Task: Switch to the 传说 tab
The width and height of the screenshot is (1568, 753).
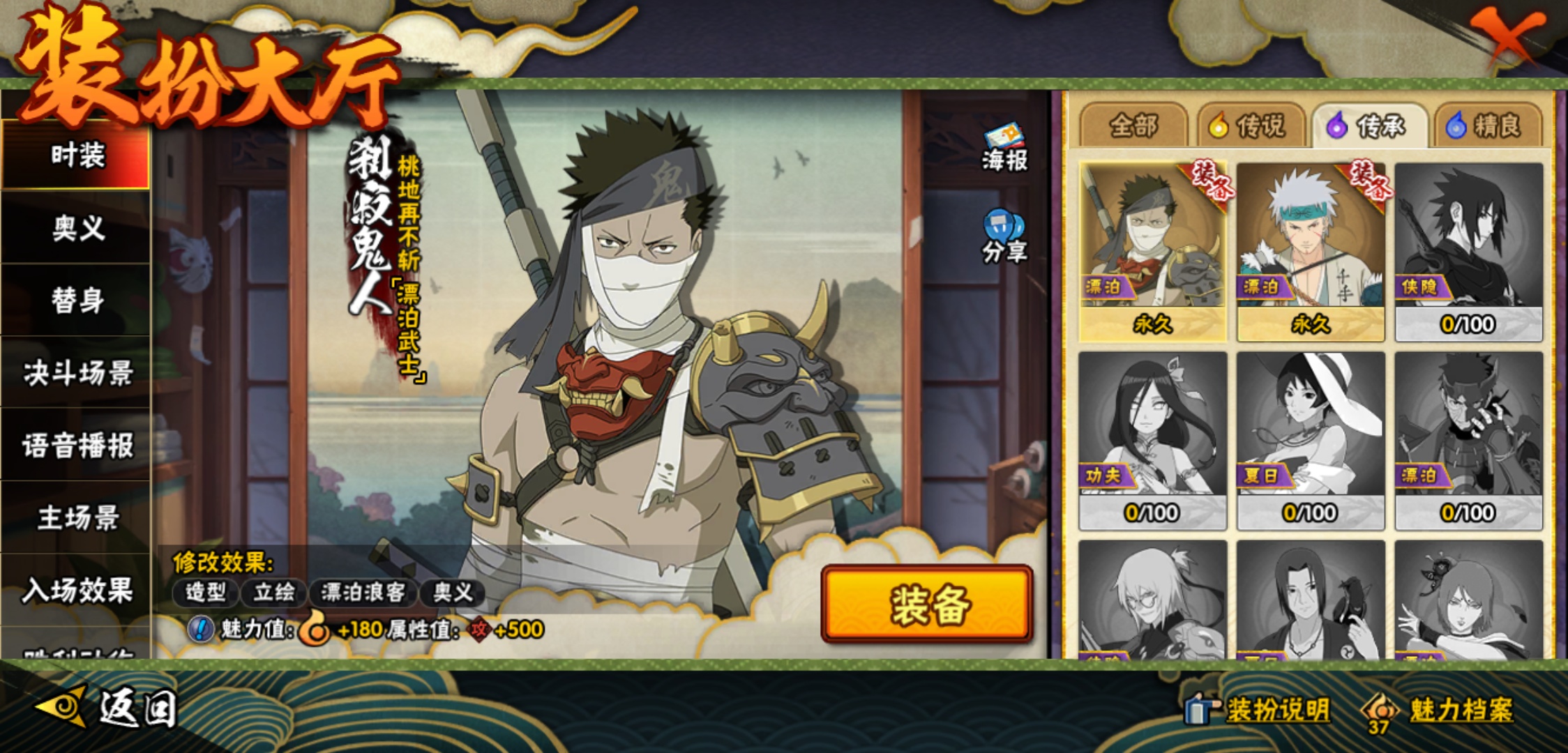Action: pyautogui.click(x=1252, y=126)
